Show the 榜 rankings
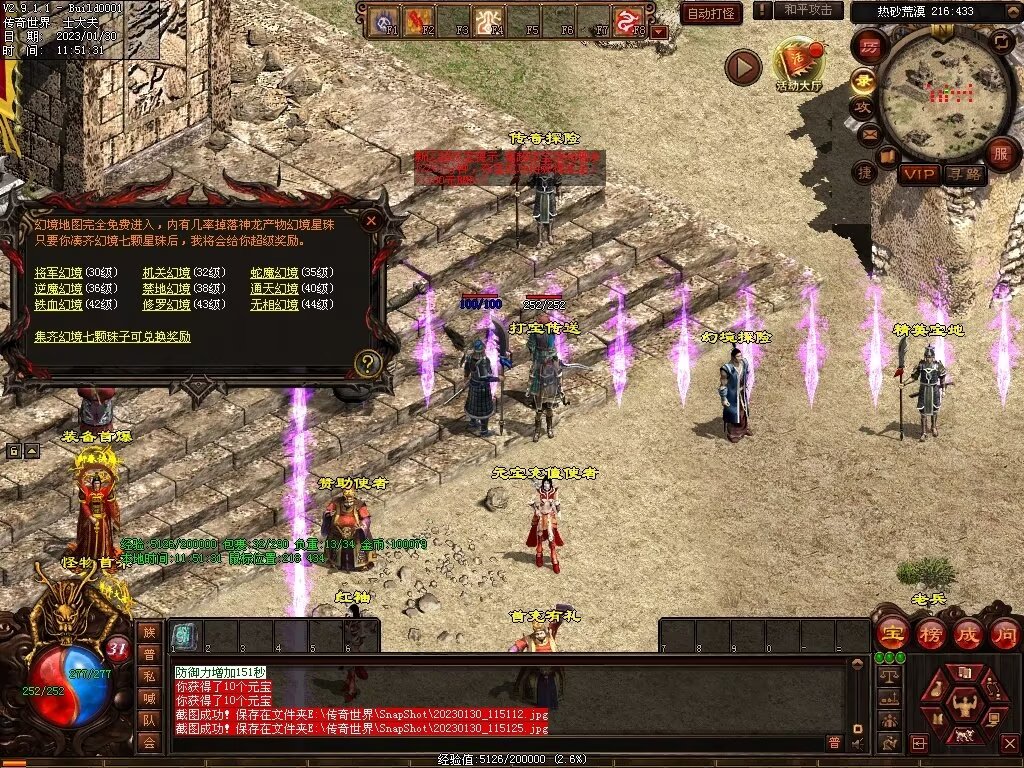Image resolution: width=1024 pixels, height=768 pixels. tap(930, 633)
